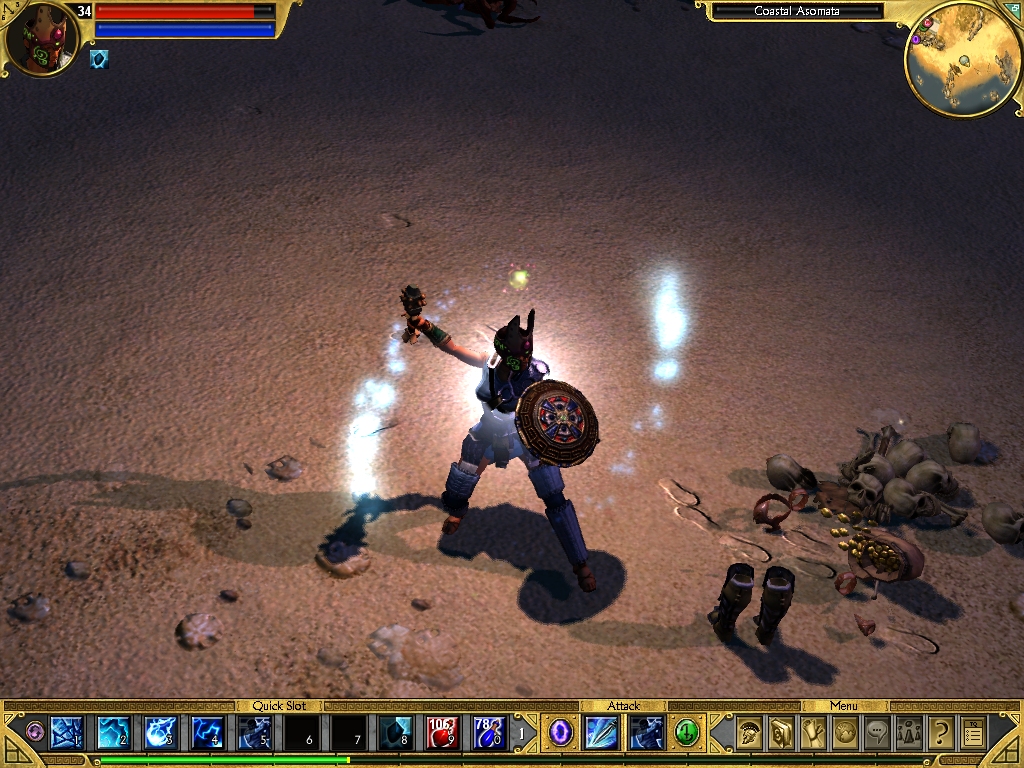
Task: Activate the skill in quick slot 1
Action: pos(66,733)
